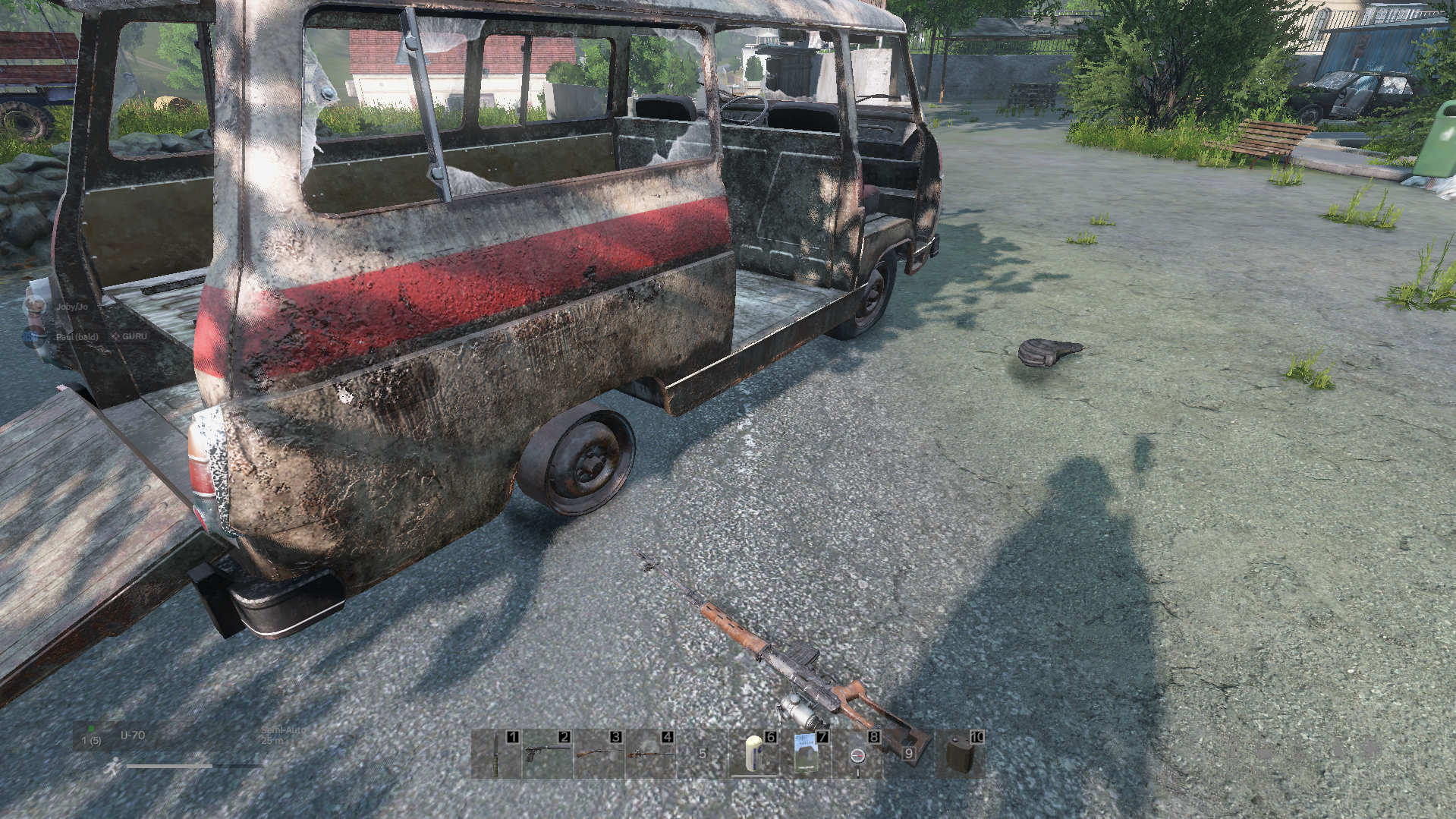Screen dimensions: 1456x819
Task: Select the combat knife in hotbar slot 1
Action: click(496, 754)
